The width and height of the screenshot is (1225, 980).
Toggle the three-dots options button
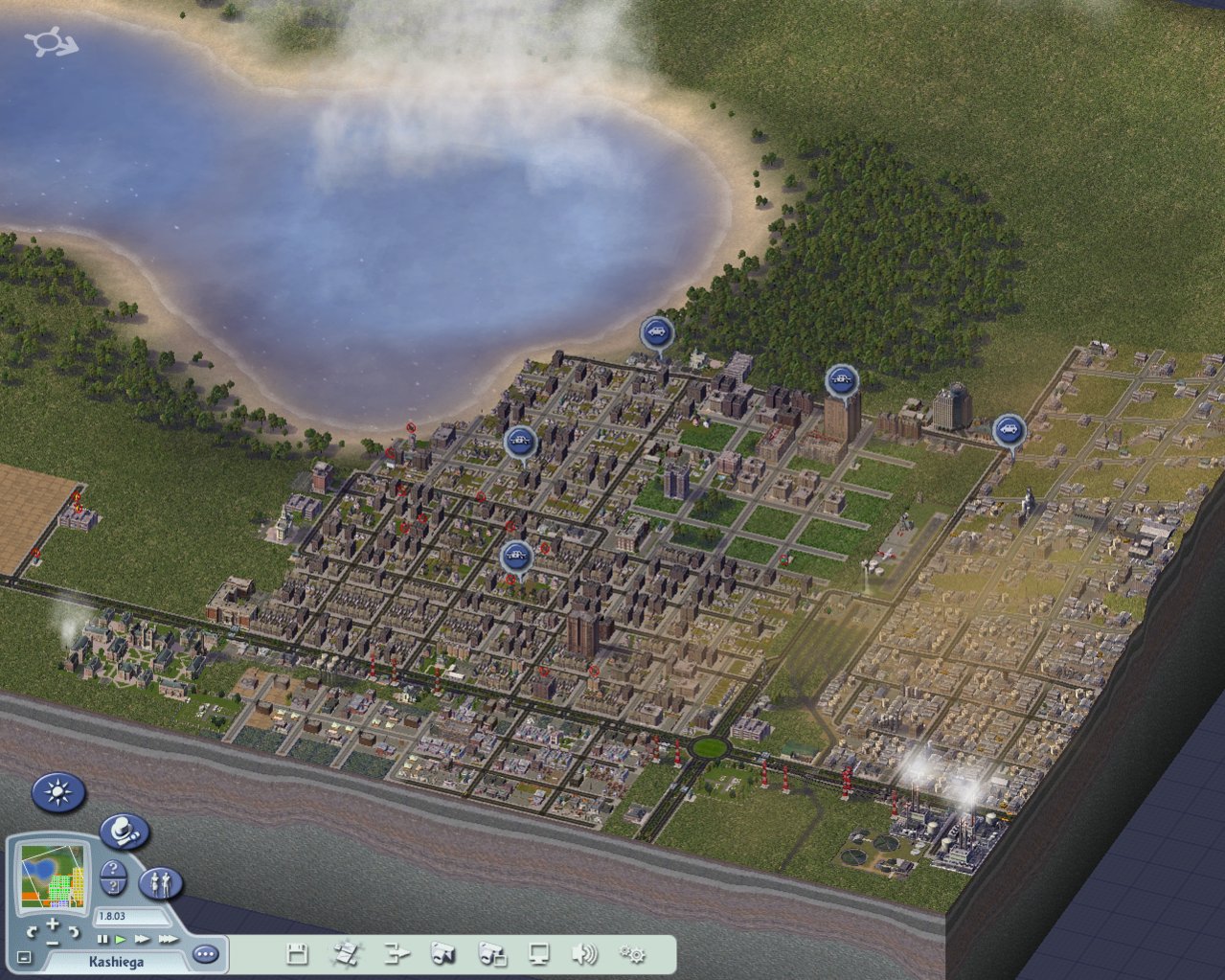[x=205, y=954]
